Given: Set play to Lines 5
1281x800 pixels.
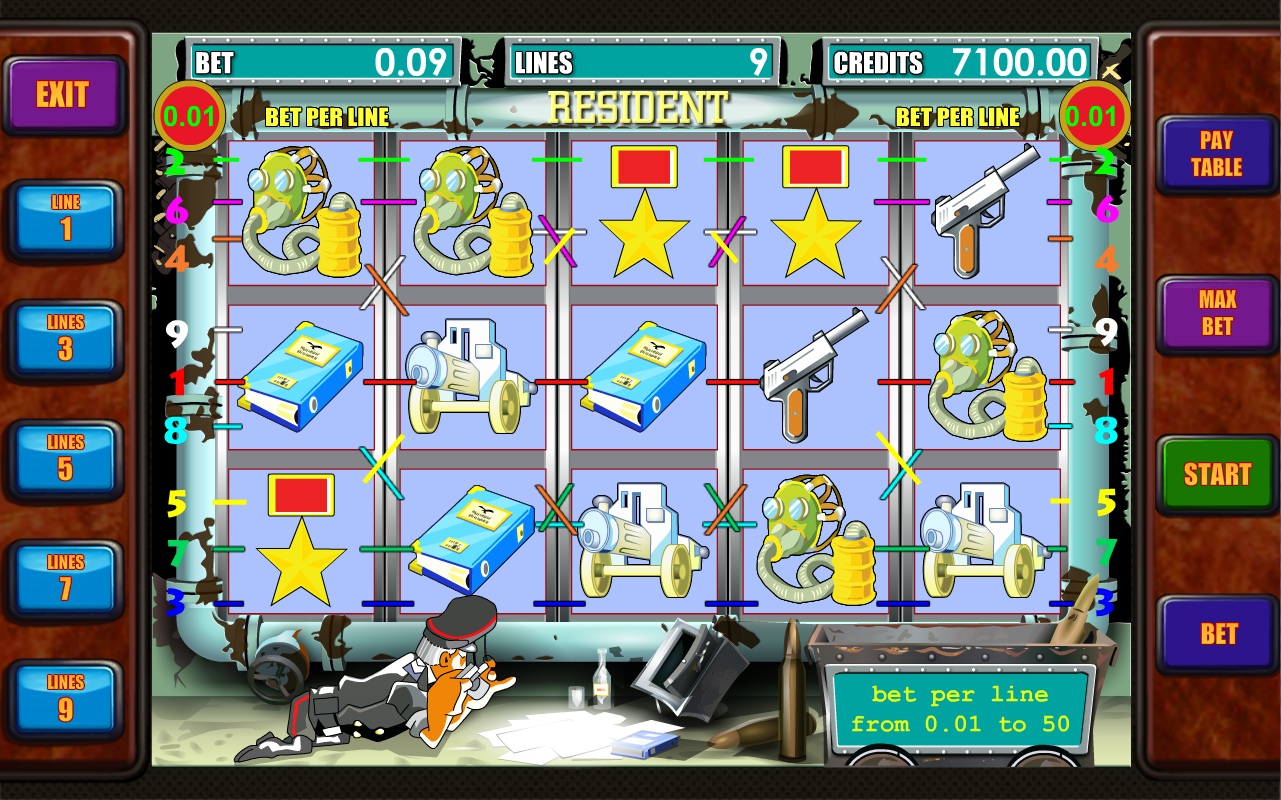Looking at the screenshot, I should click(65, 459).
